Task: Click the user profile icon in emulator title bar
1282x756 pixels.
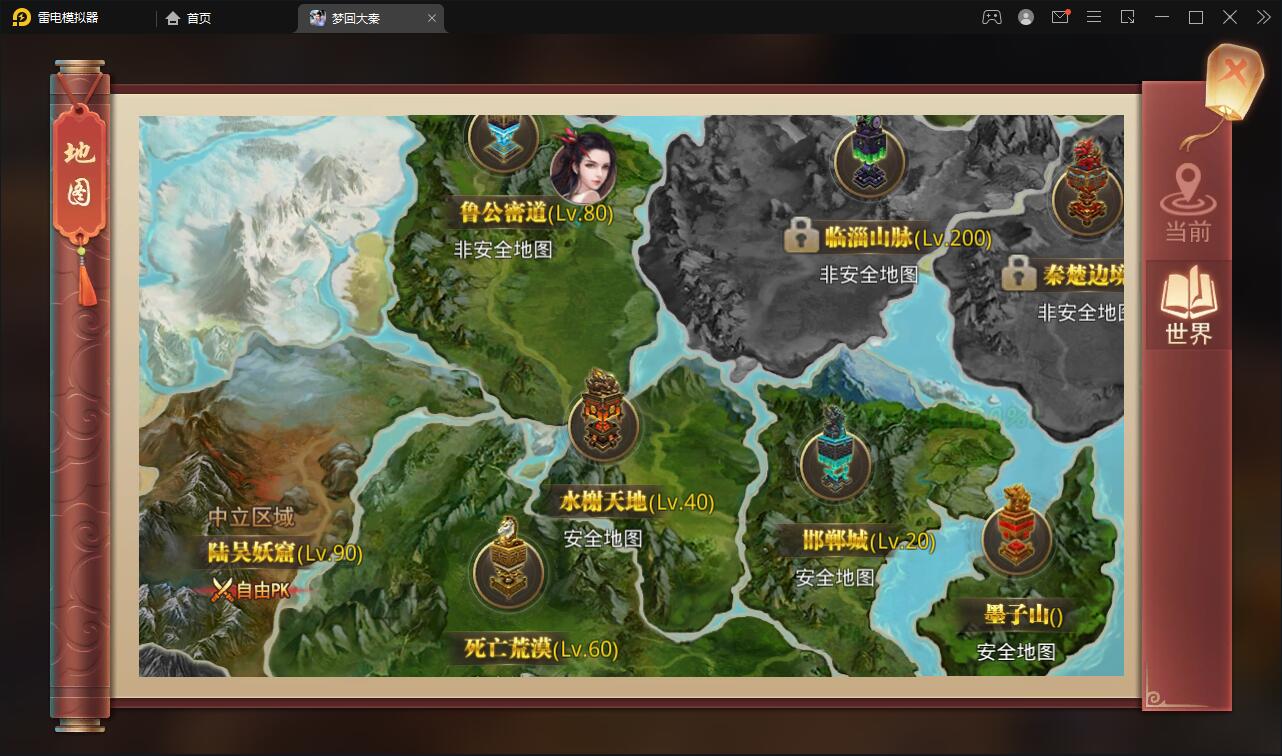Action: (1024, 17)
